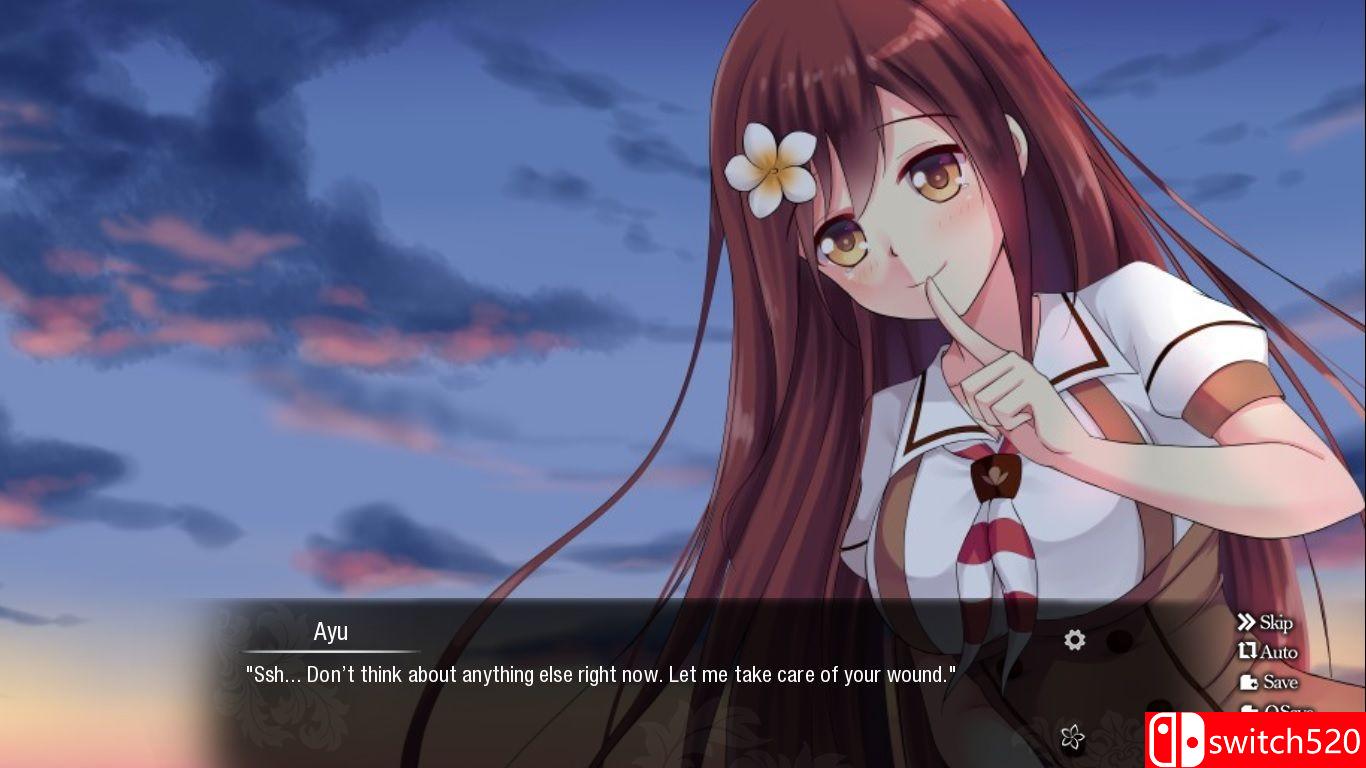This screenshot has width=1366, height=768.
Task: Click the flower continue icon
Action: 1072,738
